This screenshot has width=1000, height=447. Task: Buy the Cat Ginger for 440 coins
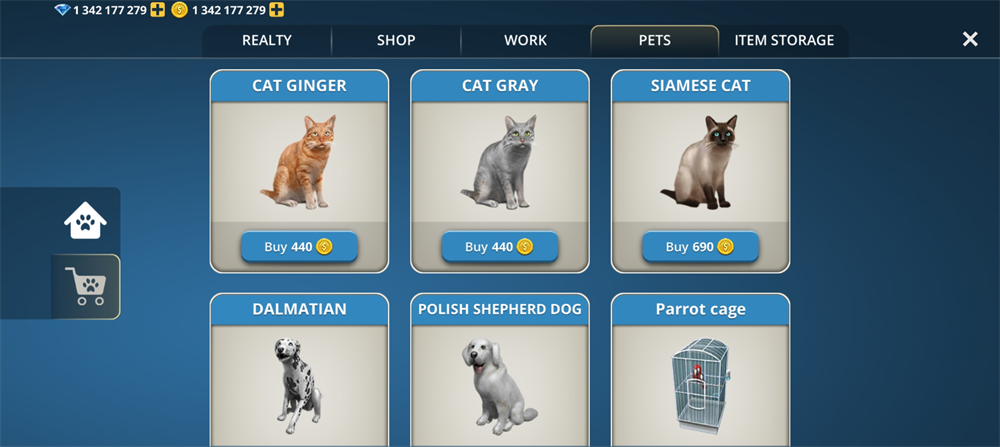point(299,247)
